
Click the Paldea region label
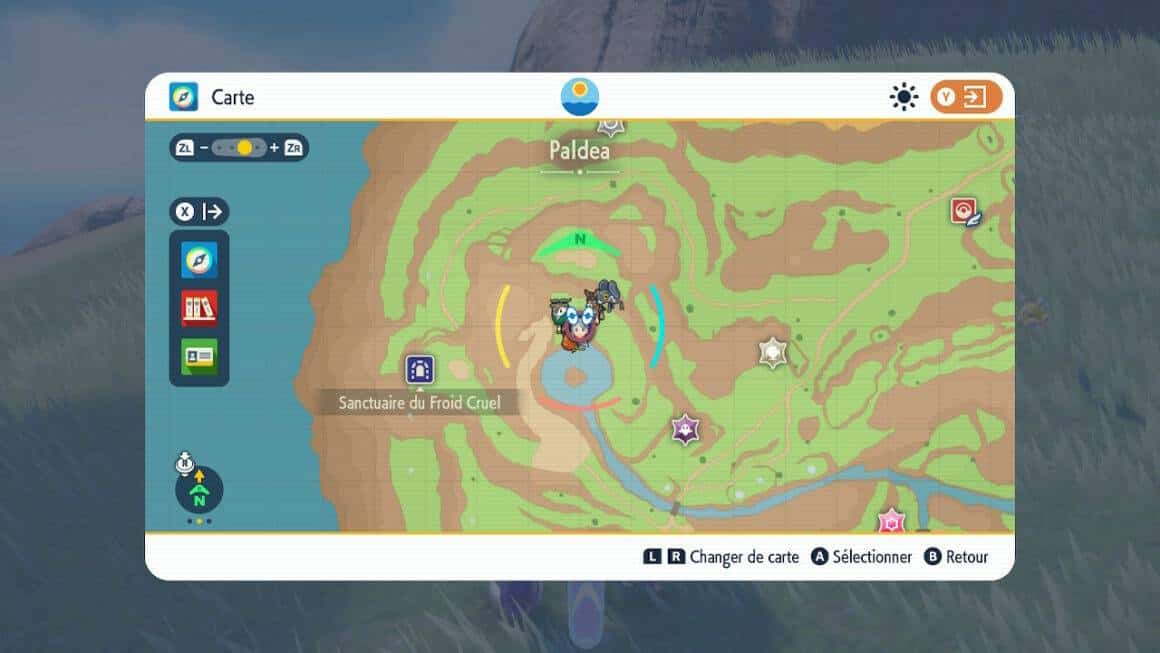coord(579,151)
